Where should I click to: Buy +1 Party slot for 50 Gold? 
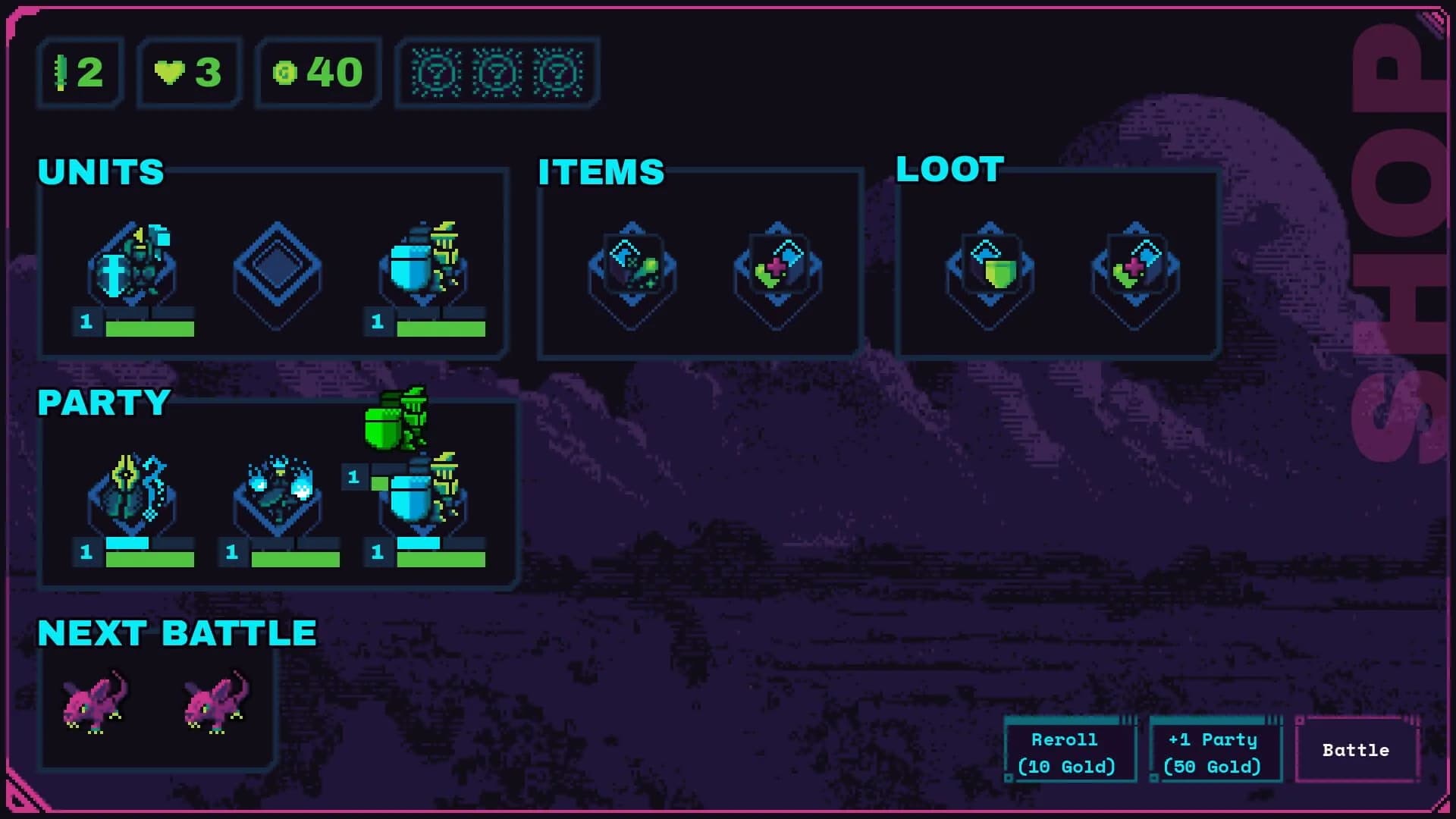(x=1213, y=751)
